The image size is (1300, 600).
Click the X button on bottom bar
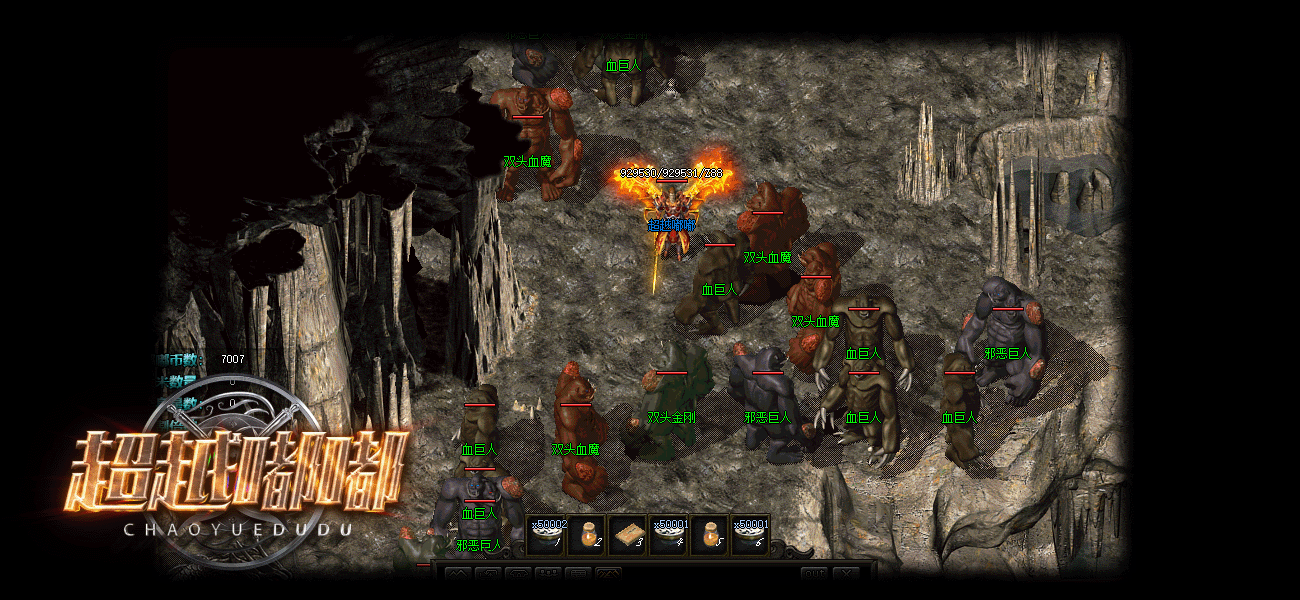846,574
